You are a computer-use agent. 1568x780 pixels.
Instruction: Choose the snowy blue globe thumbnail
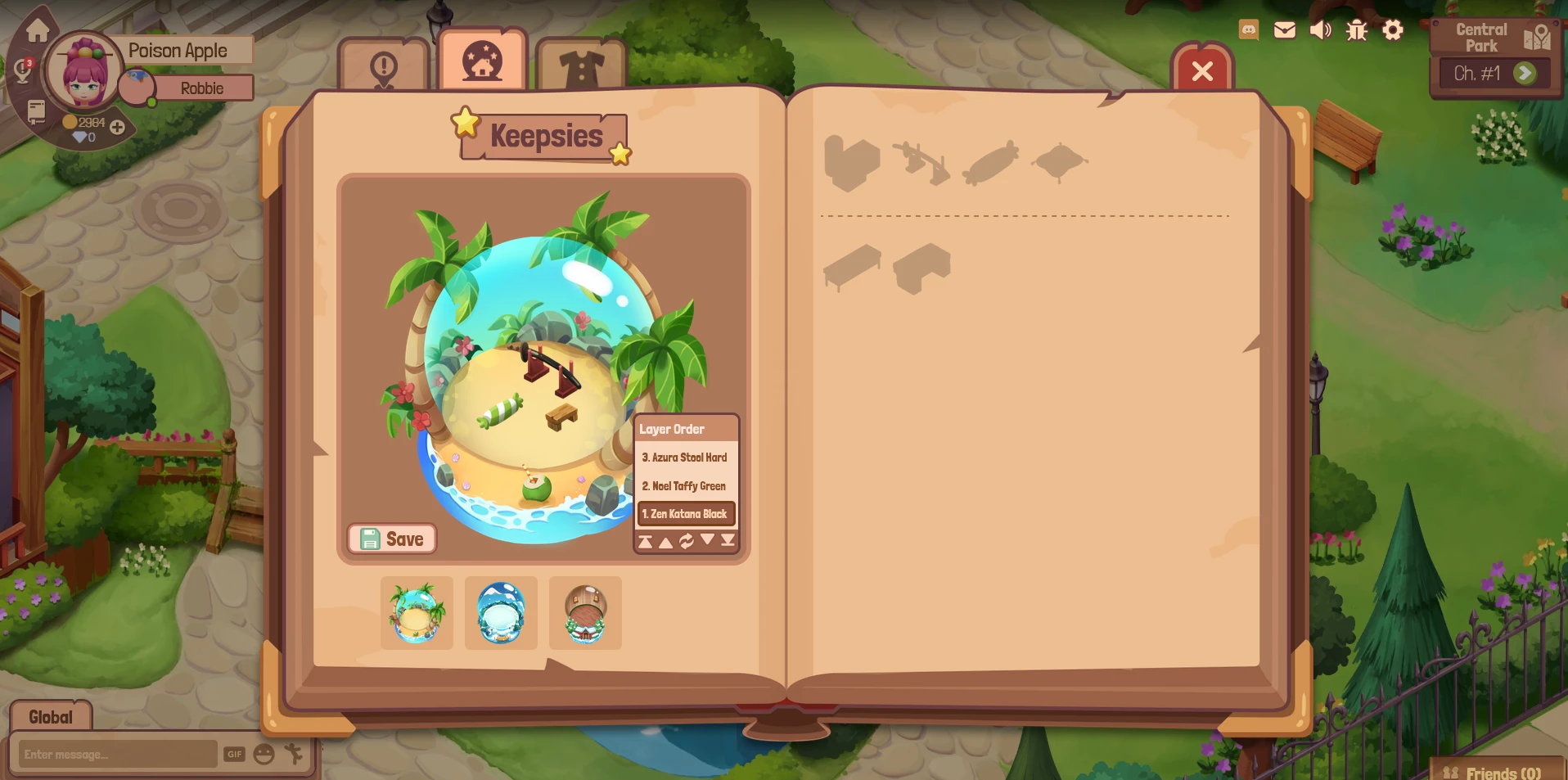pyautogui.click(x=501, y=613)
